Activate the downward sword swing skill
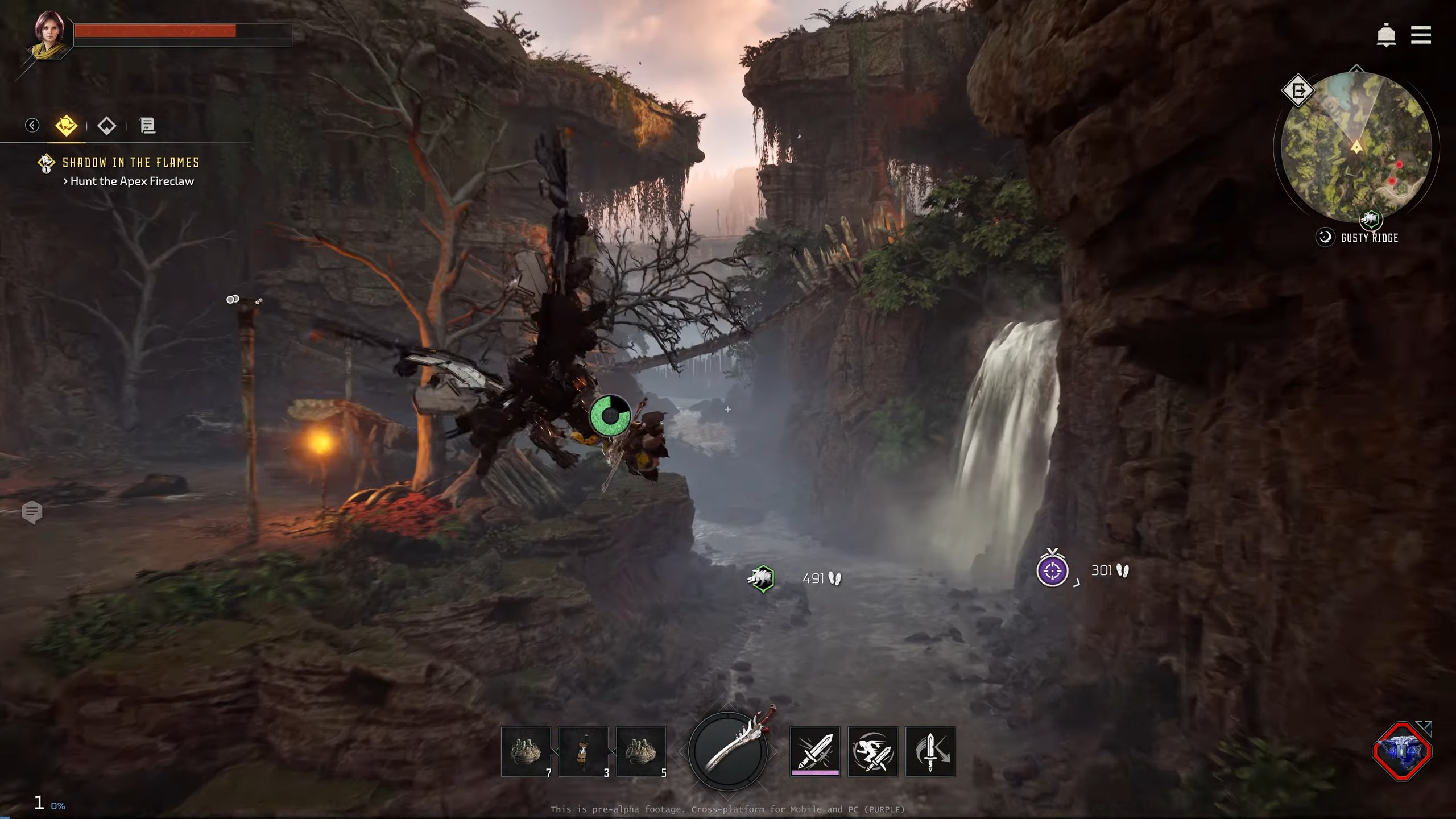The height and width of the screenshot is (819, 1456). tap(930, 751)
